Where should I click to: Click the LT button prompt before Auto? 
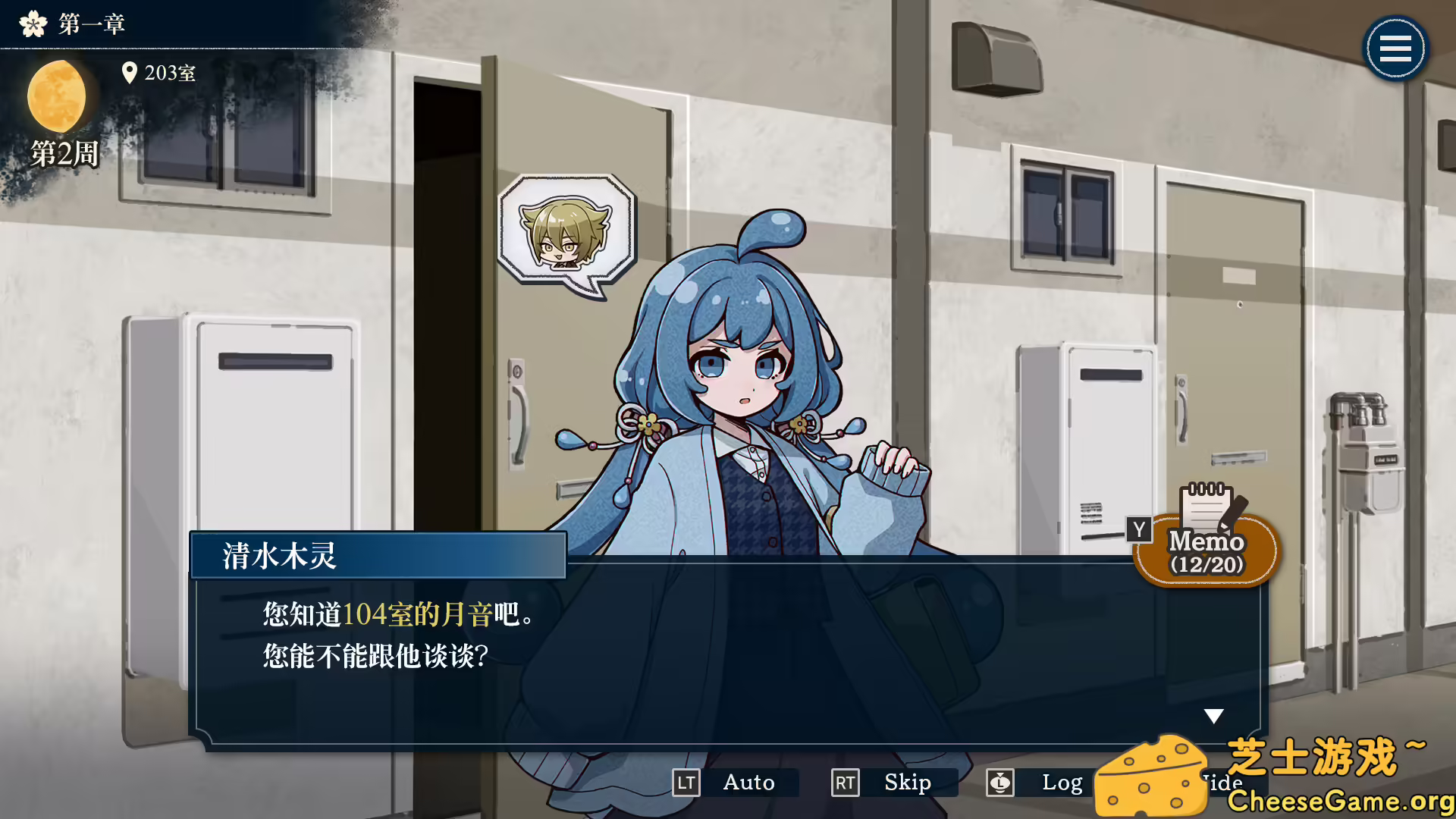coord(687,783)
